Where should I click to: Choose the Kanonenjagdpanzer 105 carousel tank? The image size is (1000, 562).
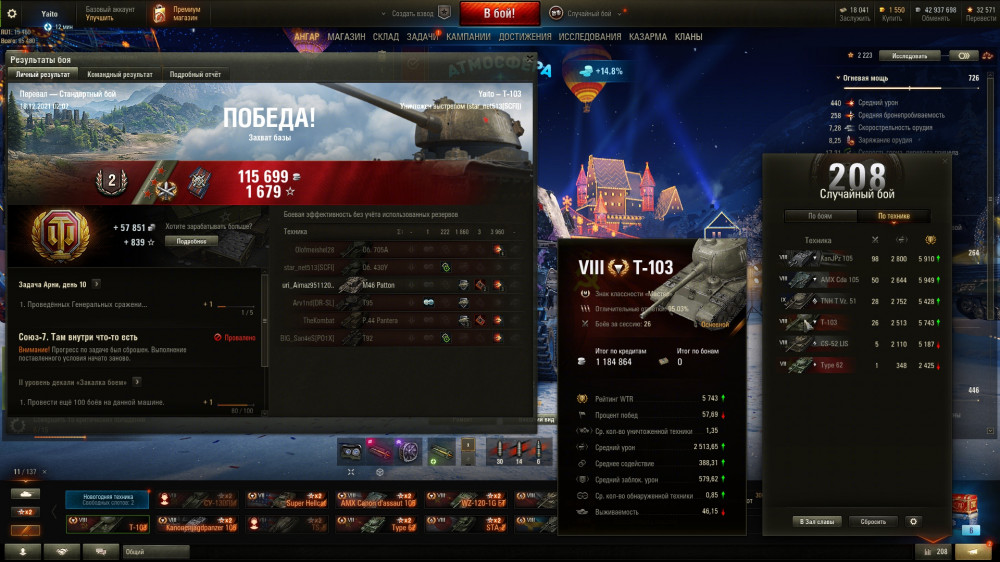[x=202, y=523]
